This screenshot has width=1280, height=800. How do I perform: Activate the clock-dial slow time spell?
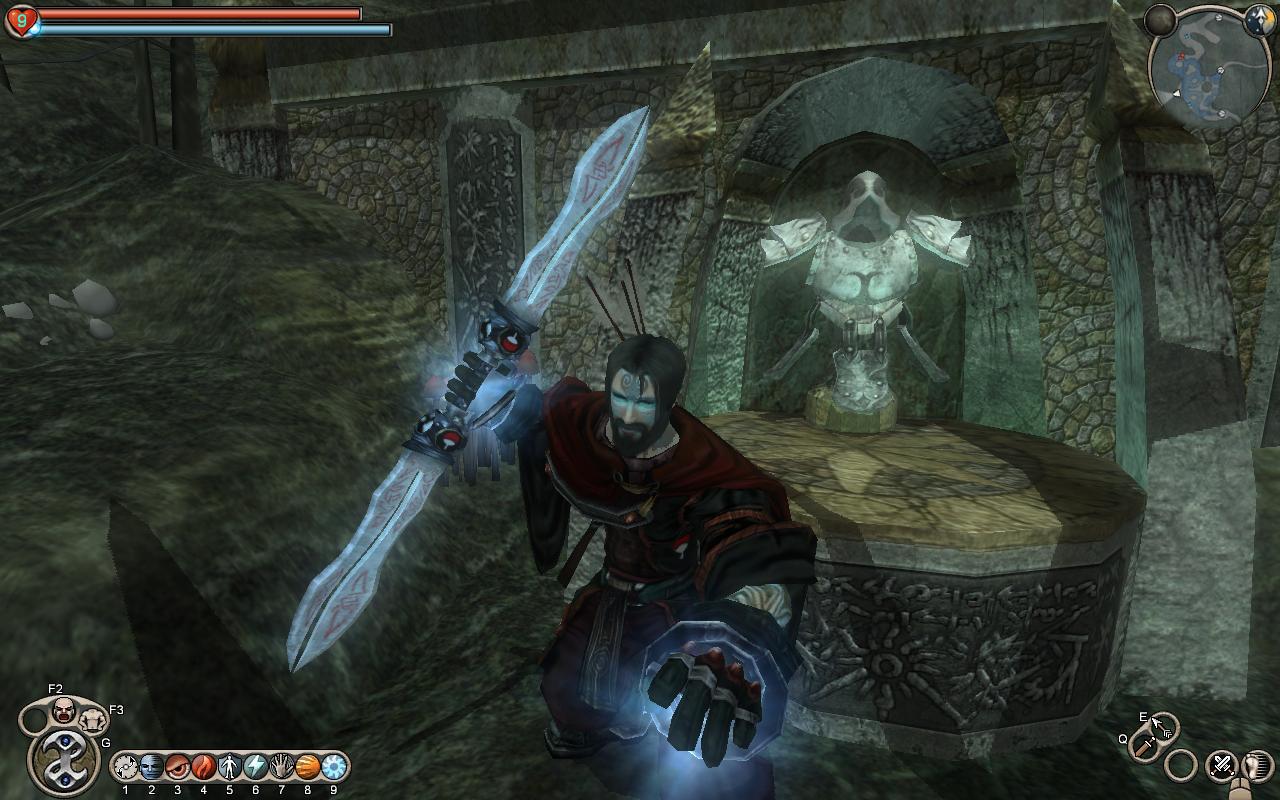[125, 767]
